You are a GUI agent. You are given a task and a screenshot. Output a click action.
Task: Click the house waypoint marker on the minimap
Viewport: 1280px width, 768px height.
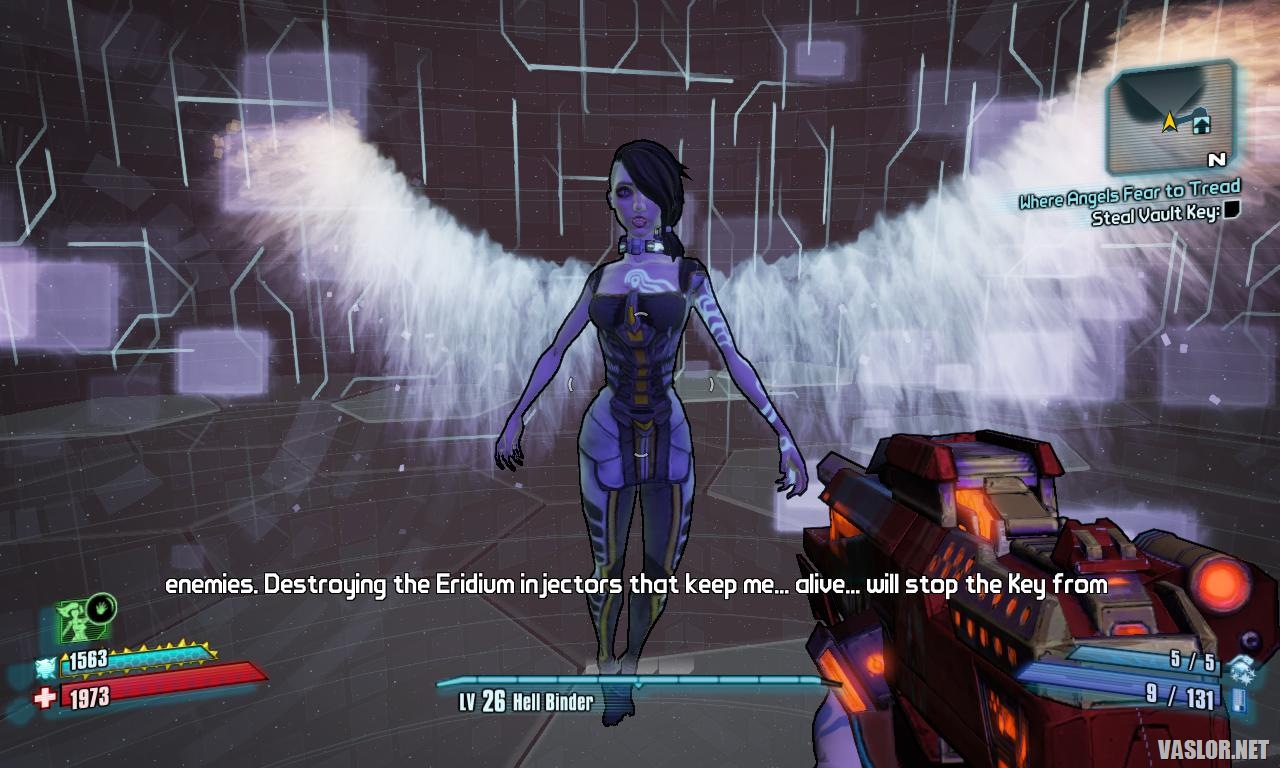pos(1201,123)
